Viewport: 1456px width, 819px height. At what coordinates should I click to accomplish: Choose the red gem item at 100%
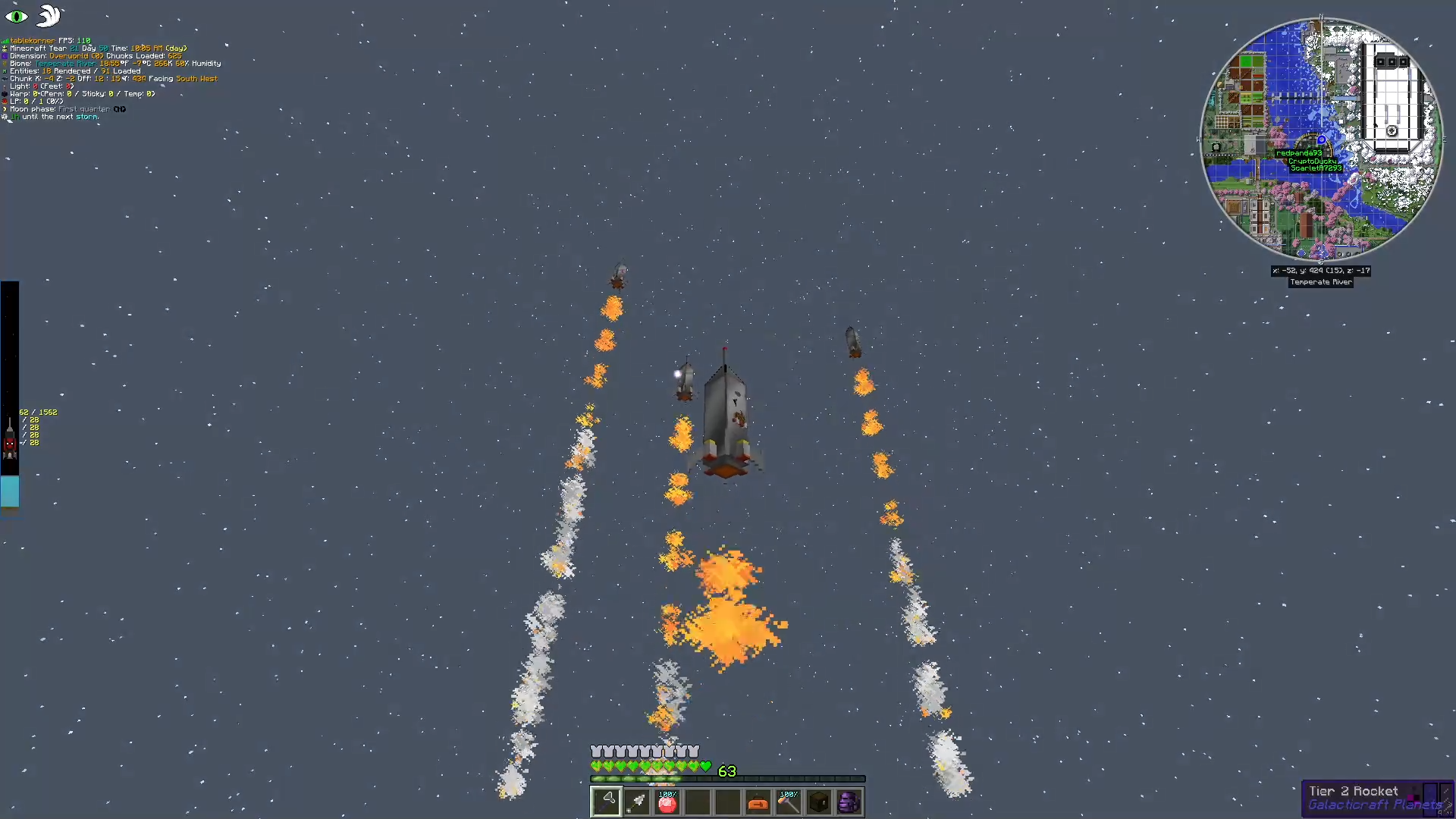coord(667,802)
